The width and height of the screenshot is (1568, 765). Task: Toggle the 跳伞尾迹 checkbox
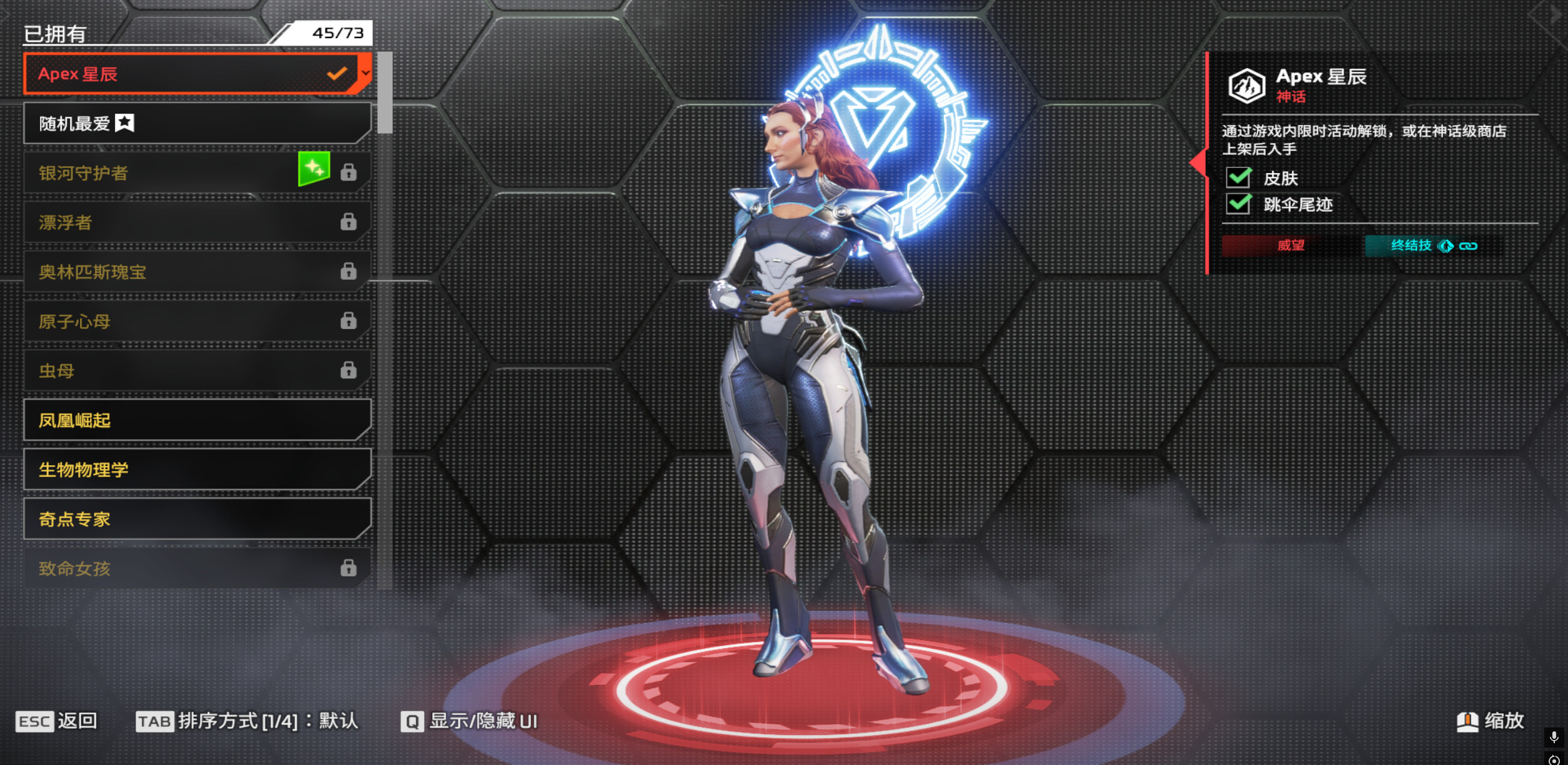1238,204
